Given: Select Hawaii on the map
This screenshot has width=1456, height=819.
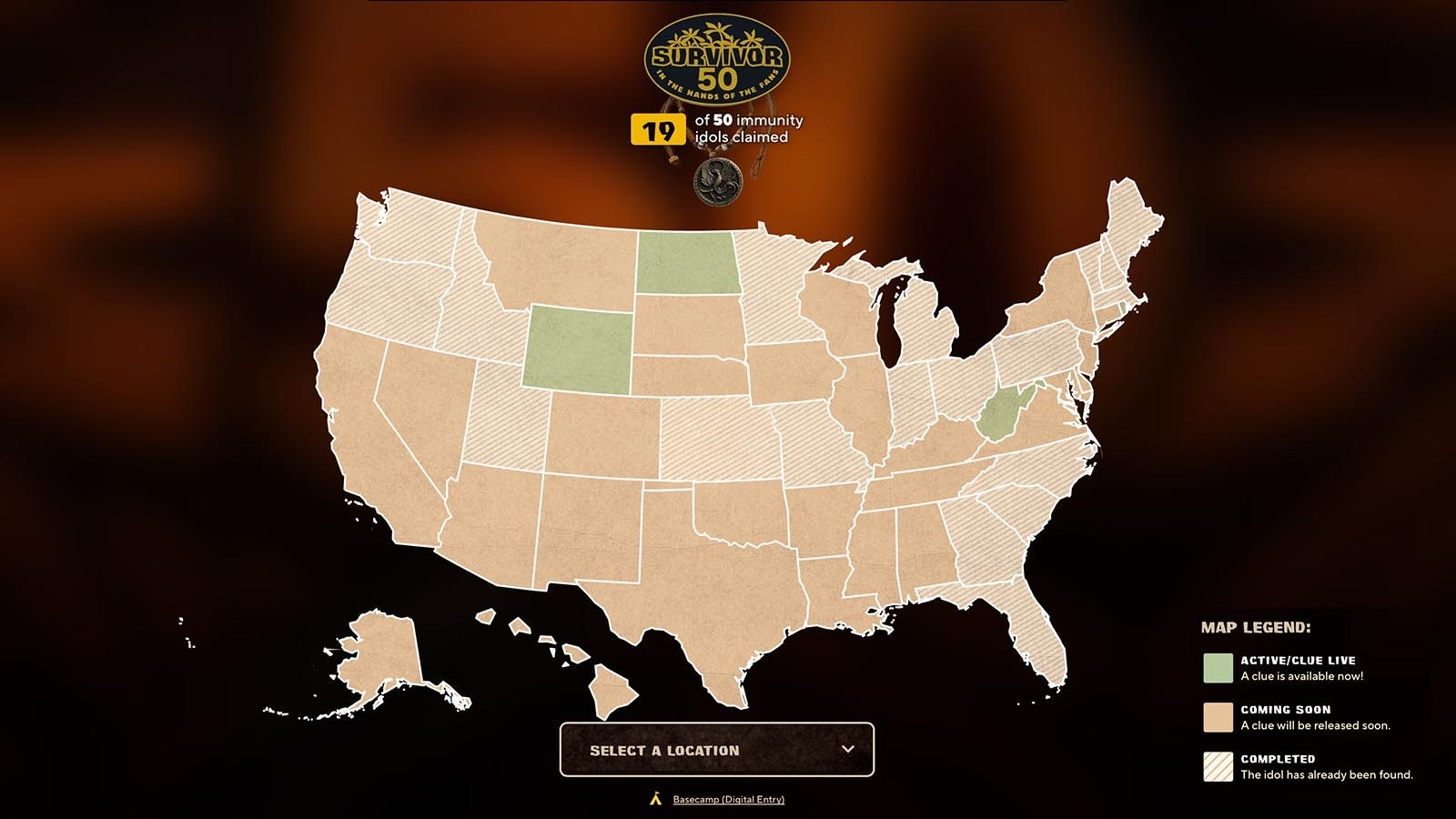Looking at the screenshot, I should click(x=608, y=687).
